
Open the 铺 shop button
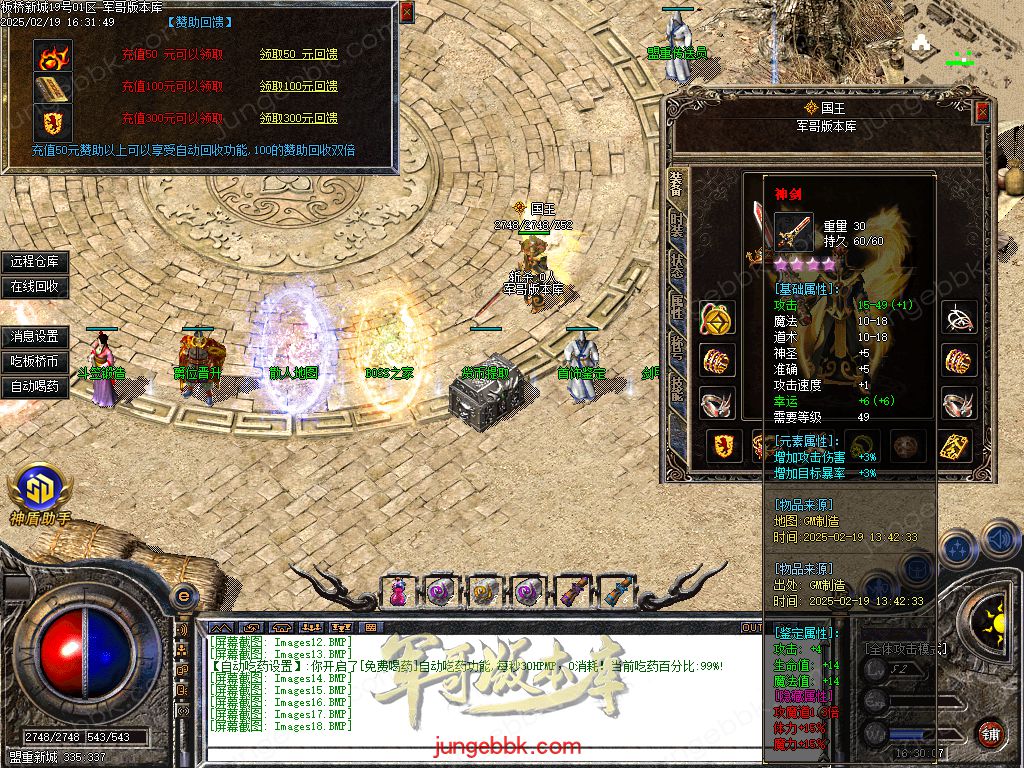pyautogui.click(x=990, y=733)
